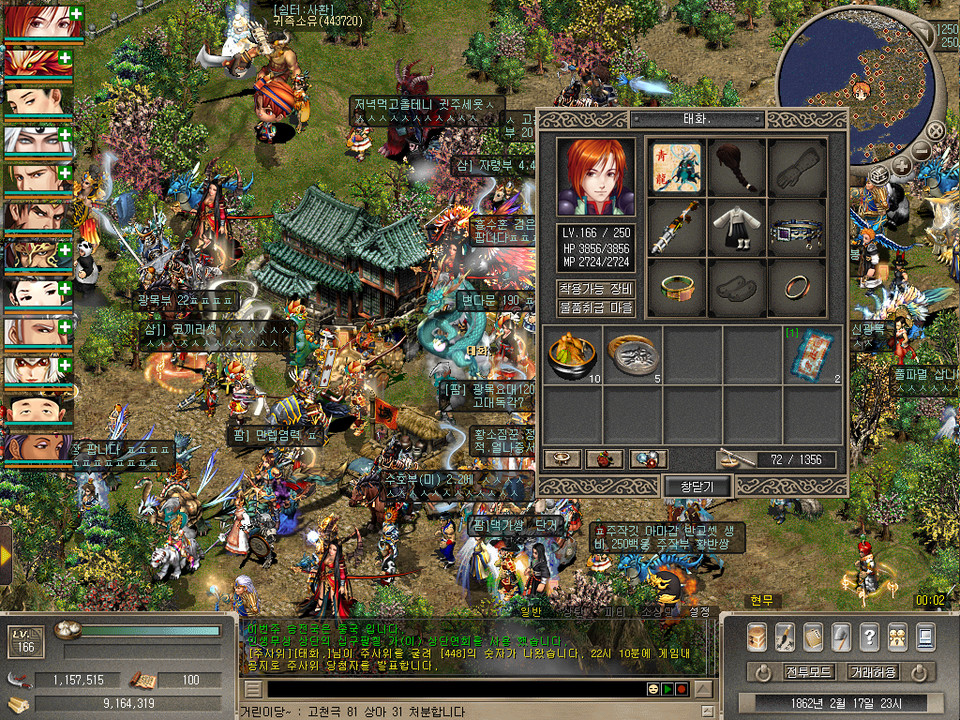The image size is (960, 720).
Task: Select the blue talisman scroll item
Action: [812, 356]
